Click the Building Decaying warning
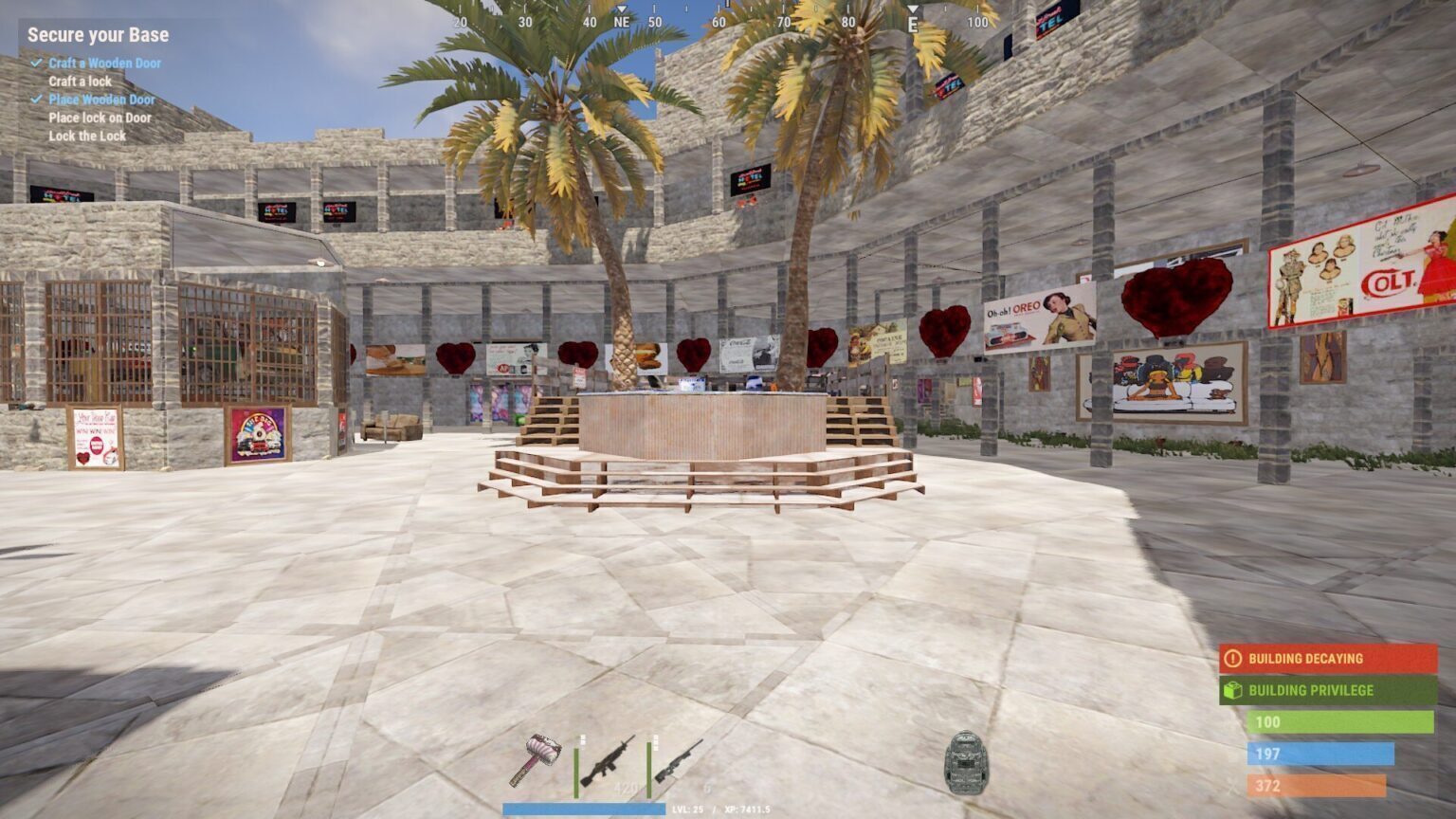The width and height of the screenshot is (1456, 819). point(1328,659)
